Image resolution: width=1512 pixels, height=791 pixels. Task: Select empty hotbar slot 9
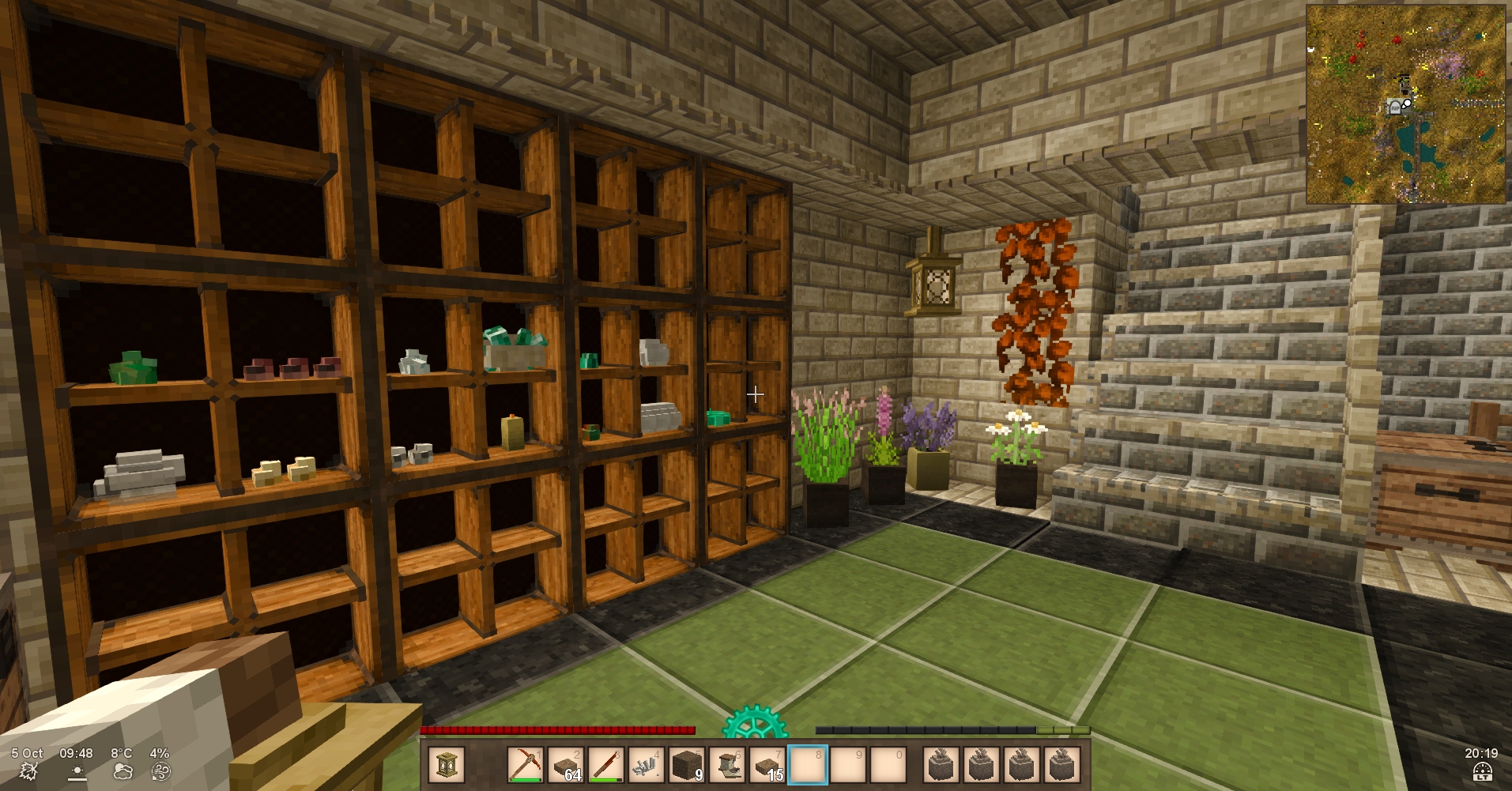[x=848, y=765]
